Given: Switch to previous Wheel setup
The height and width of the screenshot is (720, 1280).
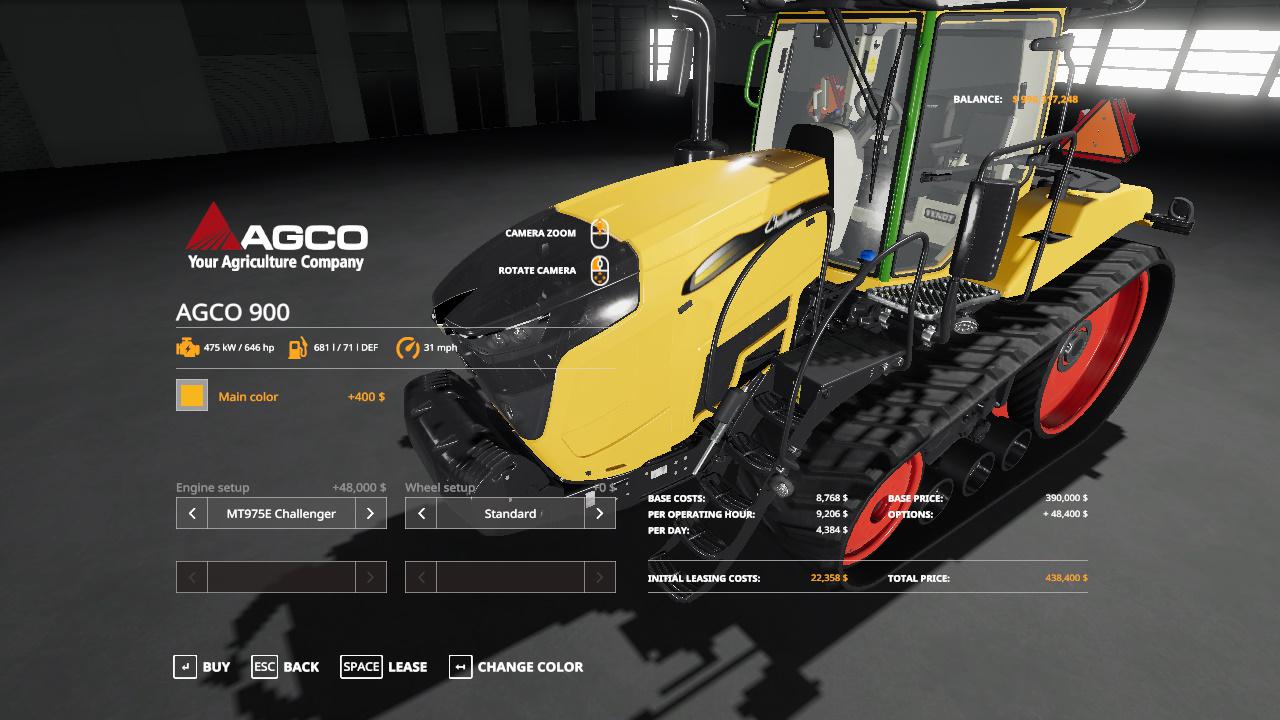Looking at the screenshot, I should 421,514.
